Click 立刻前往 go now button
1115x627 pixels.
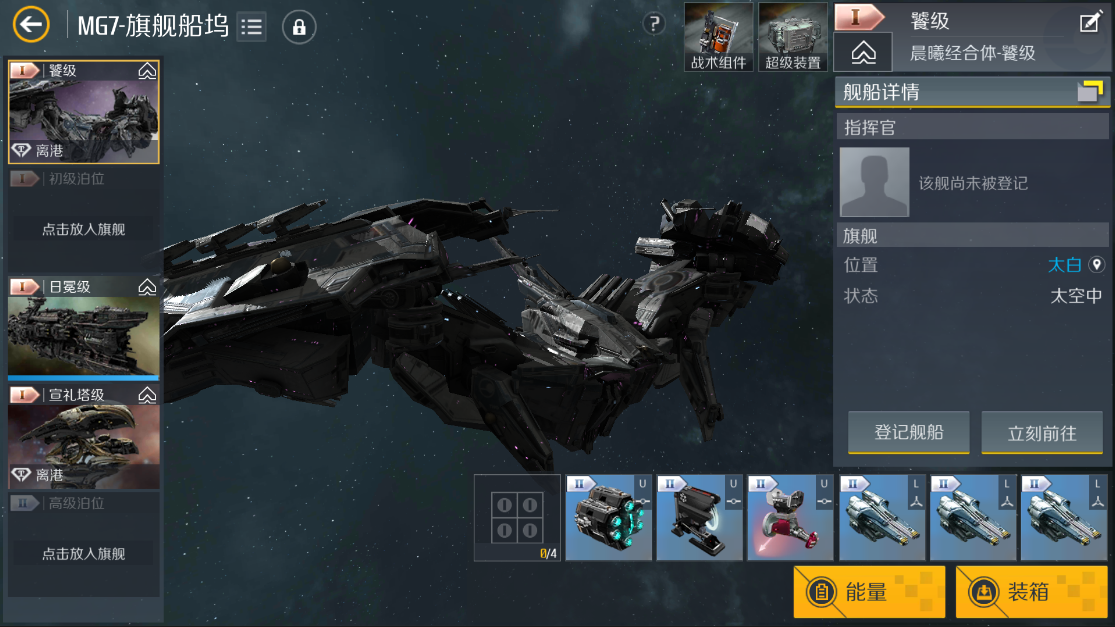pos(1042,433)
